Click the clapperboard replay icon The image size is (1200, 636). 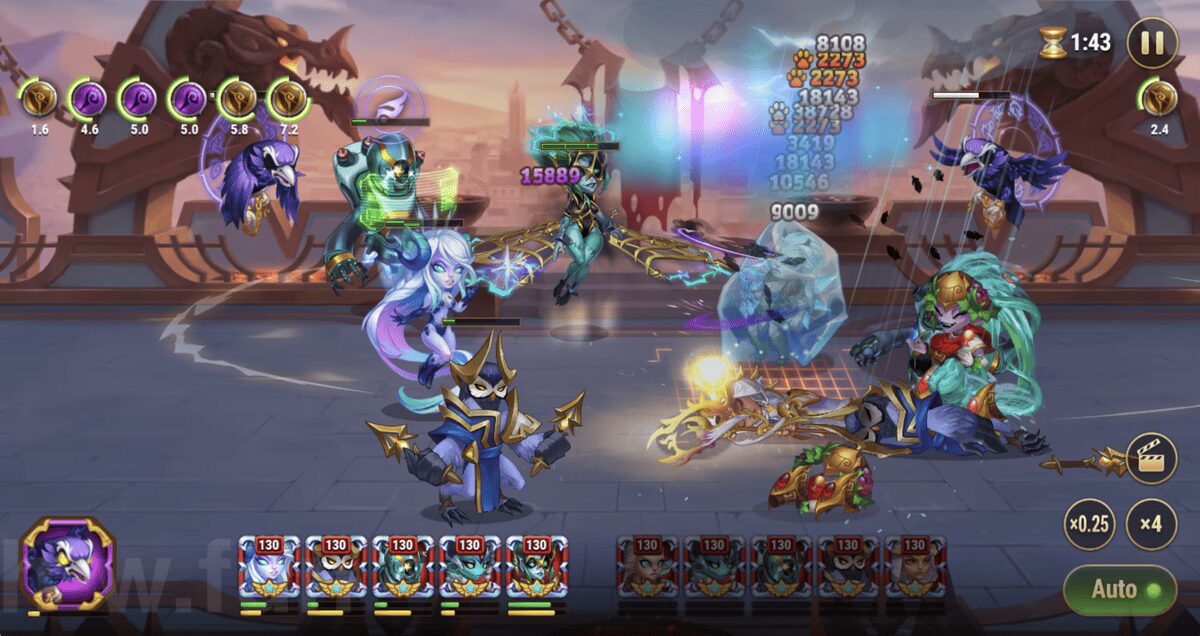click(x=1150, y=460)
